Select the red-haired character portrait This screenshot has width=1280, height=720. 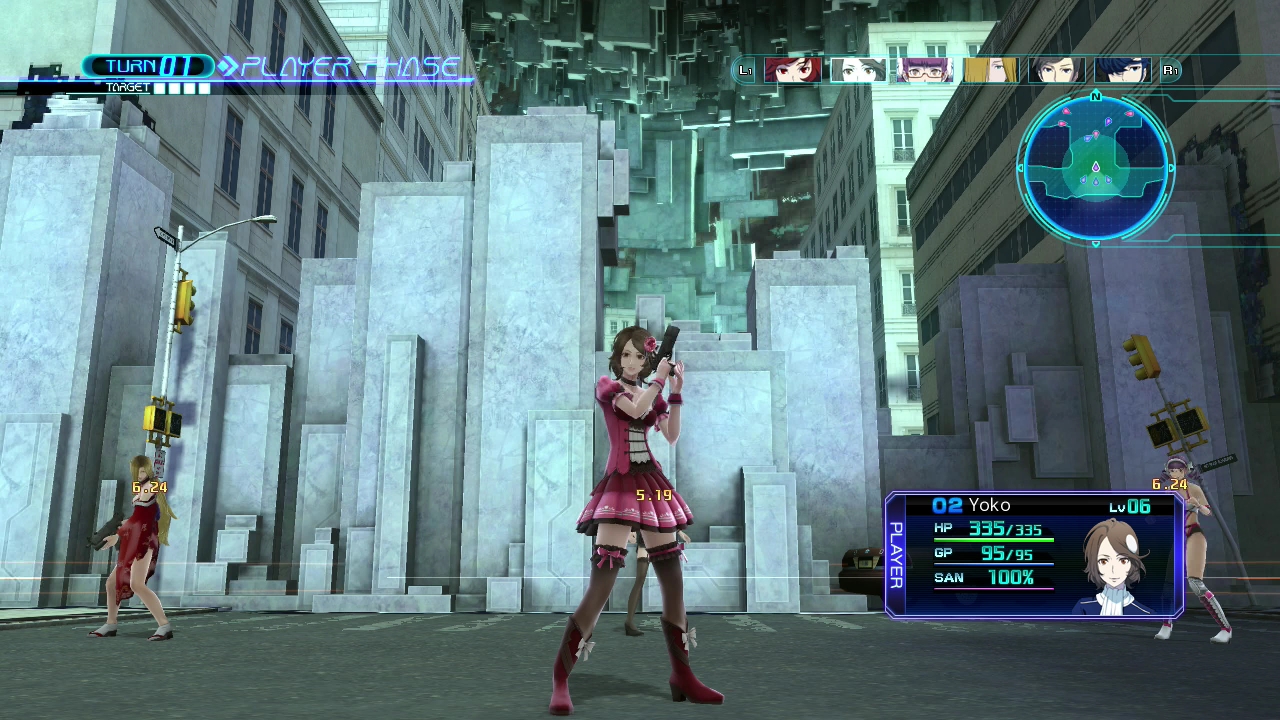click(x=792, y=70)
